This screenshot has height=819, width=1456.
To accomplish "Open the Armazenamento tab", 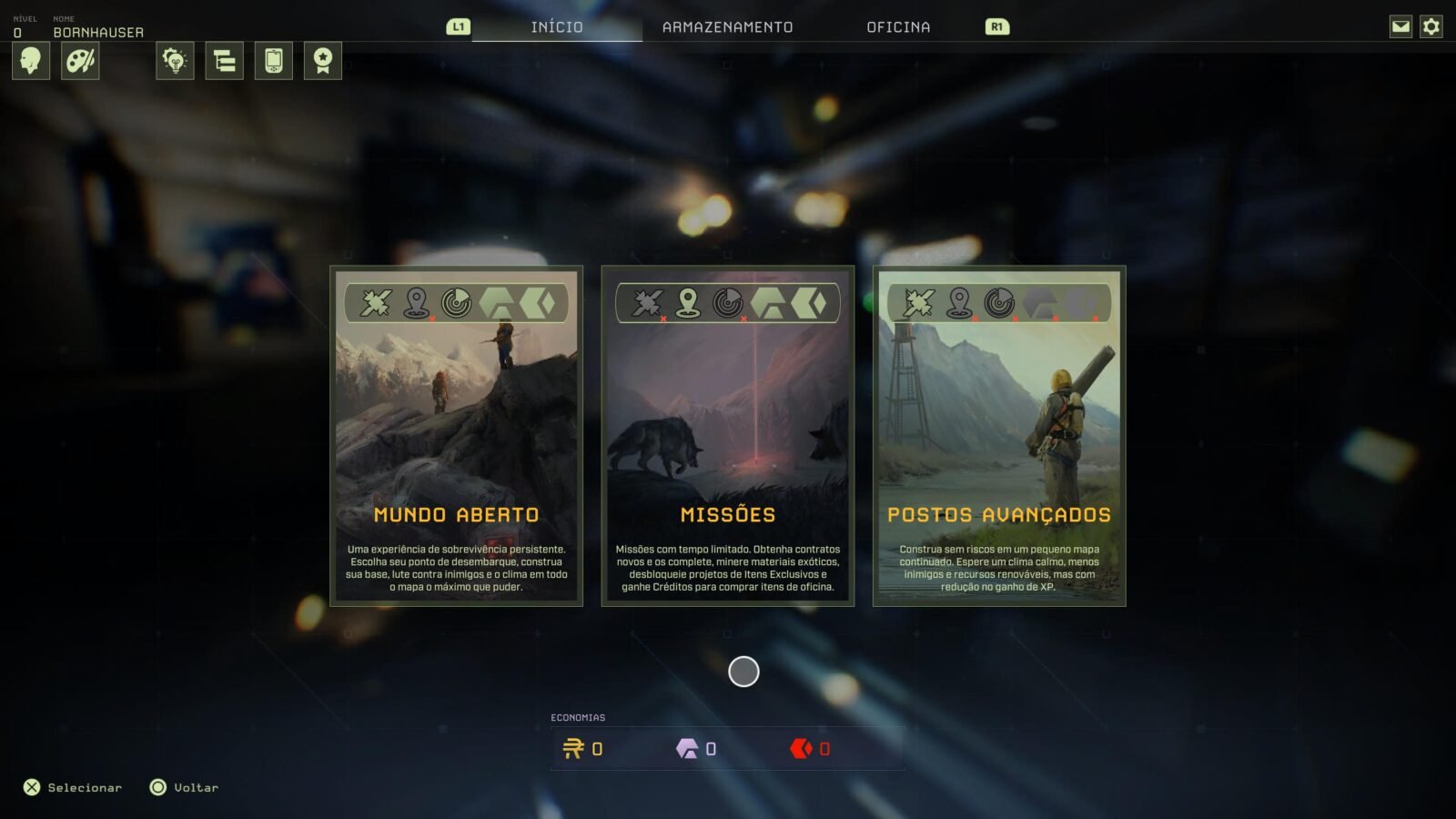I will pyautogui.click(x=727, y=27).
